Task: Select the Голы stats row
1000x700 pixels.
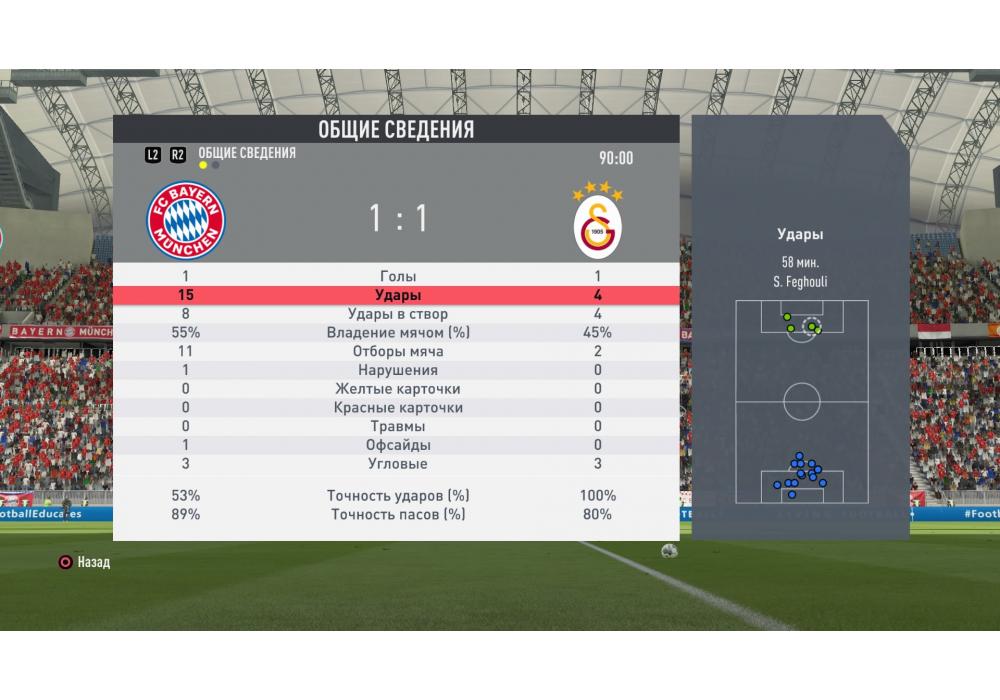Action: (x=397, y=276)
